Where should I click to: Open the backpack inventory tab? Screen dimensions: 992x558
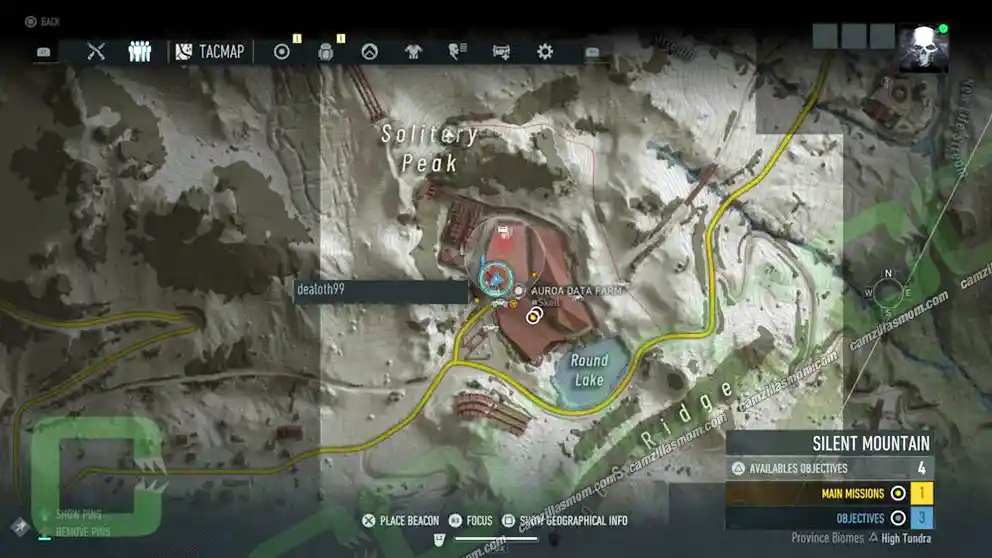[326, 51]
